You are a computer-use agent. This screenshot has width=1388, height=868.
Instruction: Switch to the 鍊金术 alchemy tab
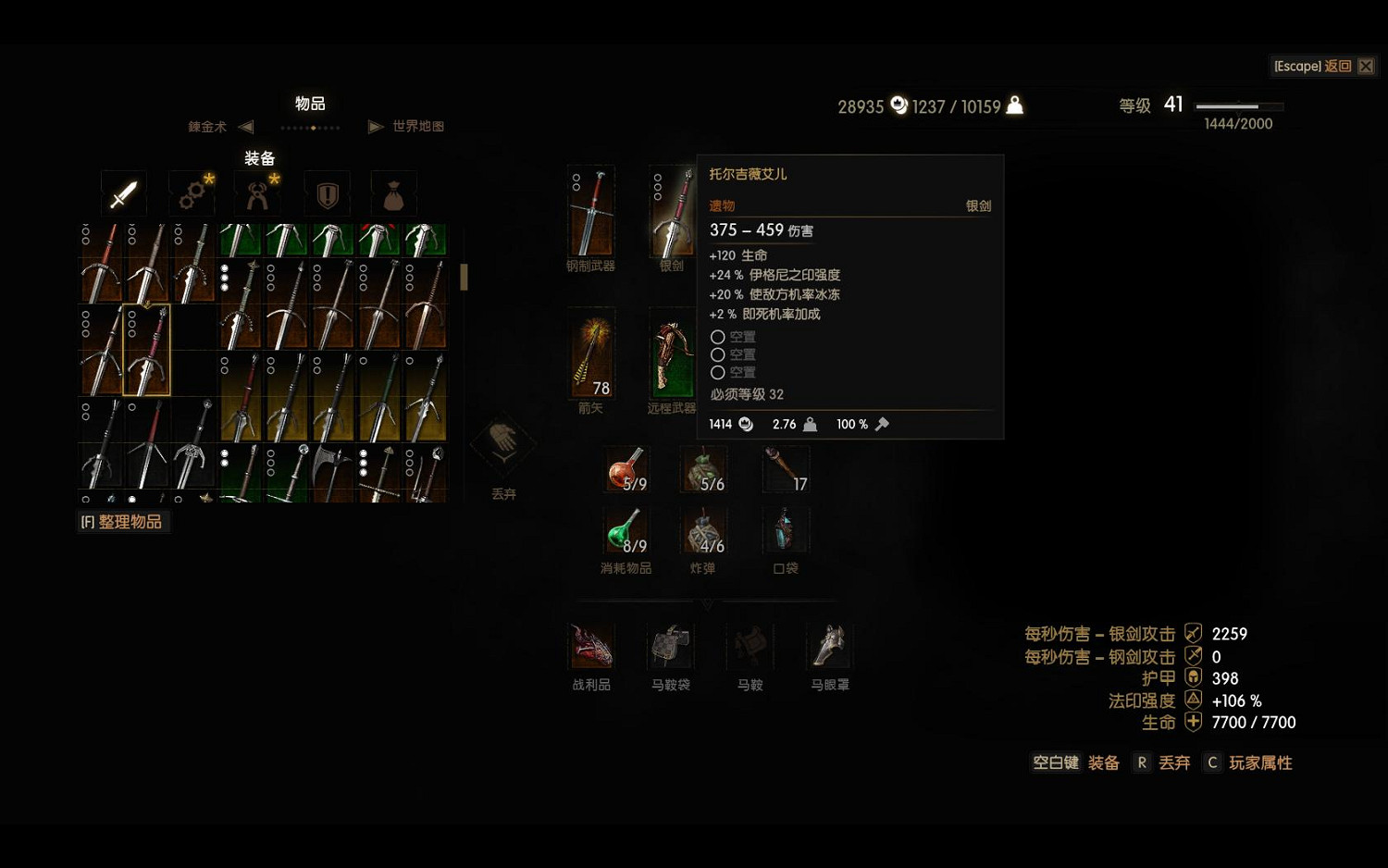point(204,126)
